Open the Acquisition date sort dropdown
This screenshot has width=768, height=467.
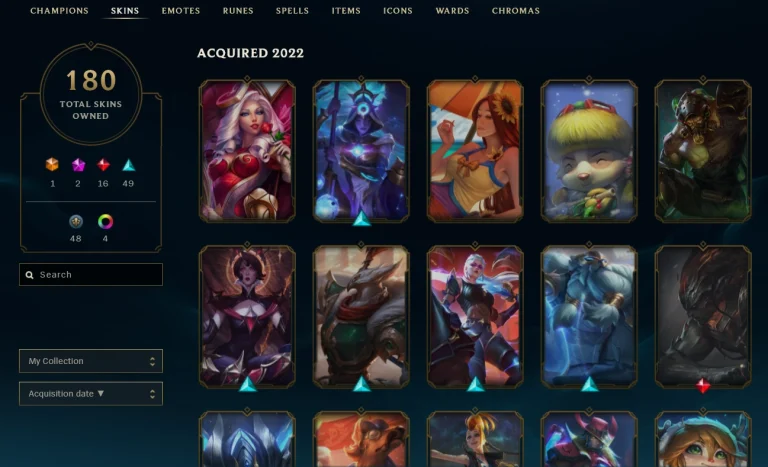point(91,394)
